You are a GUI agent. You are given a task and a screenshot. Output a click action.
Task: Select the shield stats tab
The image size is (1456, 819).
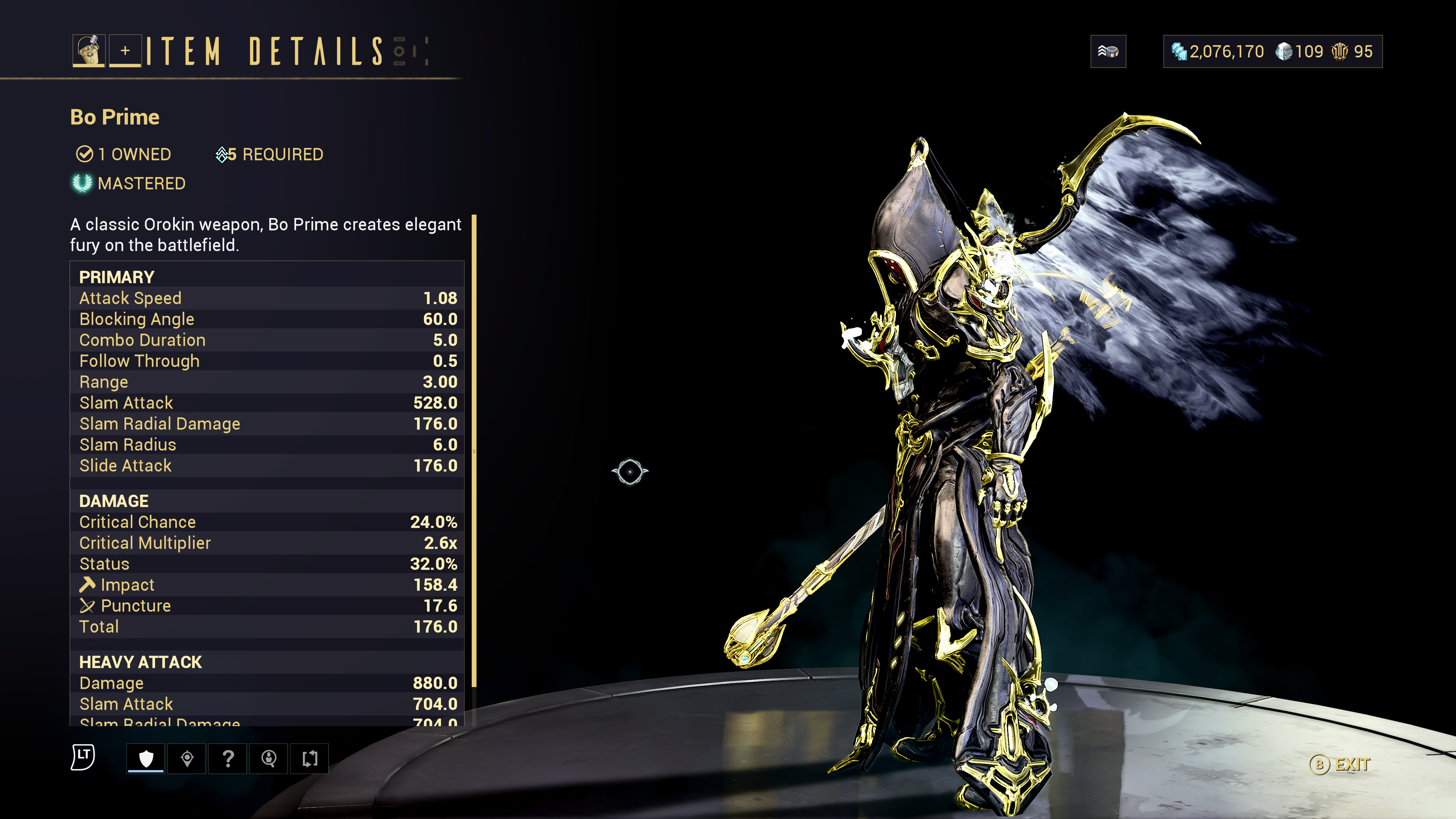146,758
